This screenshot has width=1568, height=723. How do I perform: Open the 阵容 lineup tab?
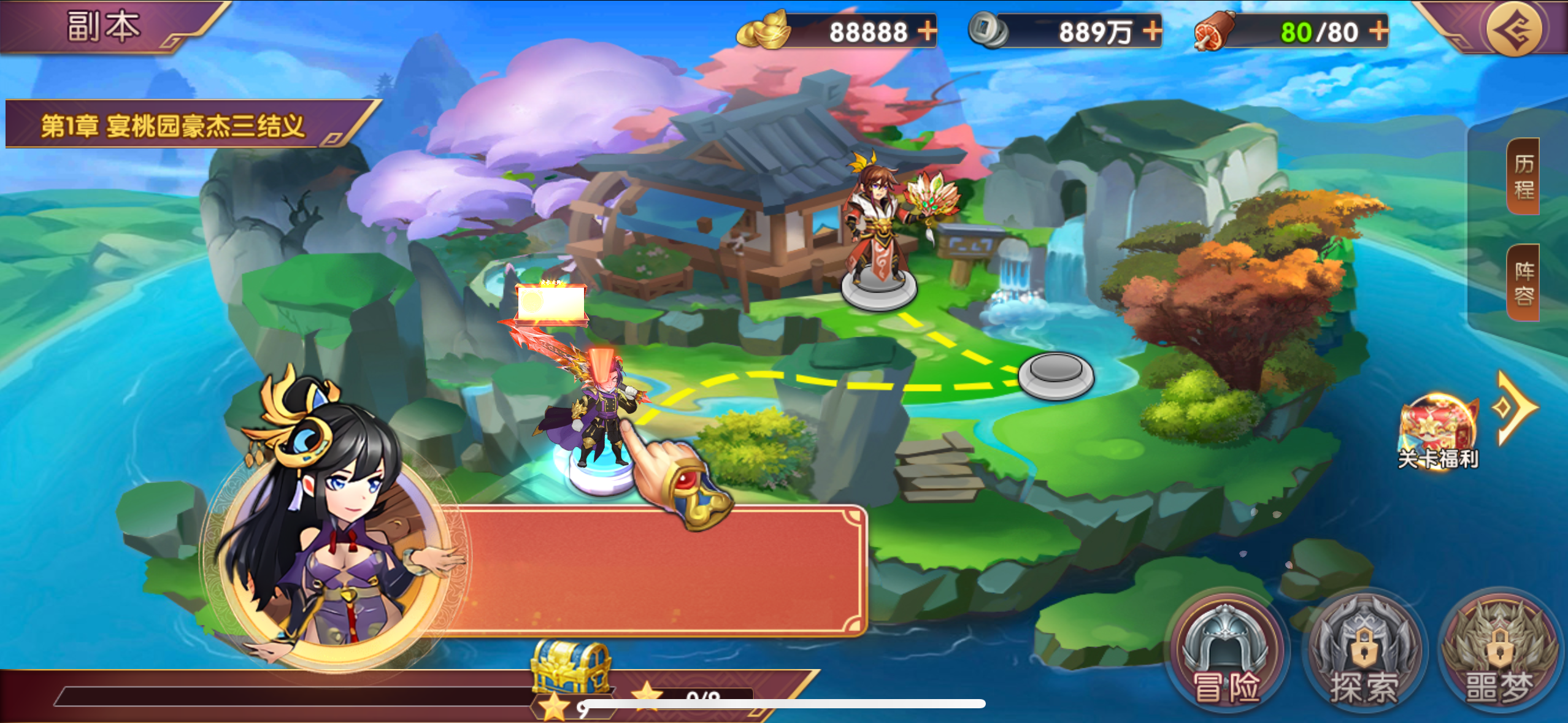(x=1523, y=283)
